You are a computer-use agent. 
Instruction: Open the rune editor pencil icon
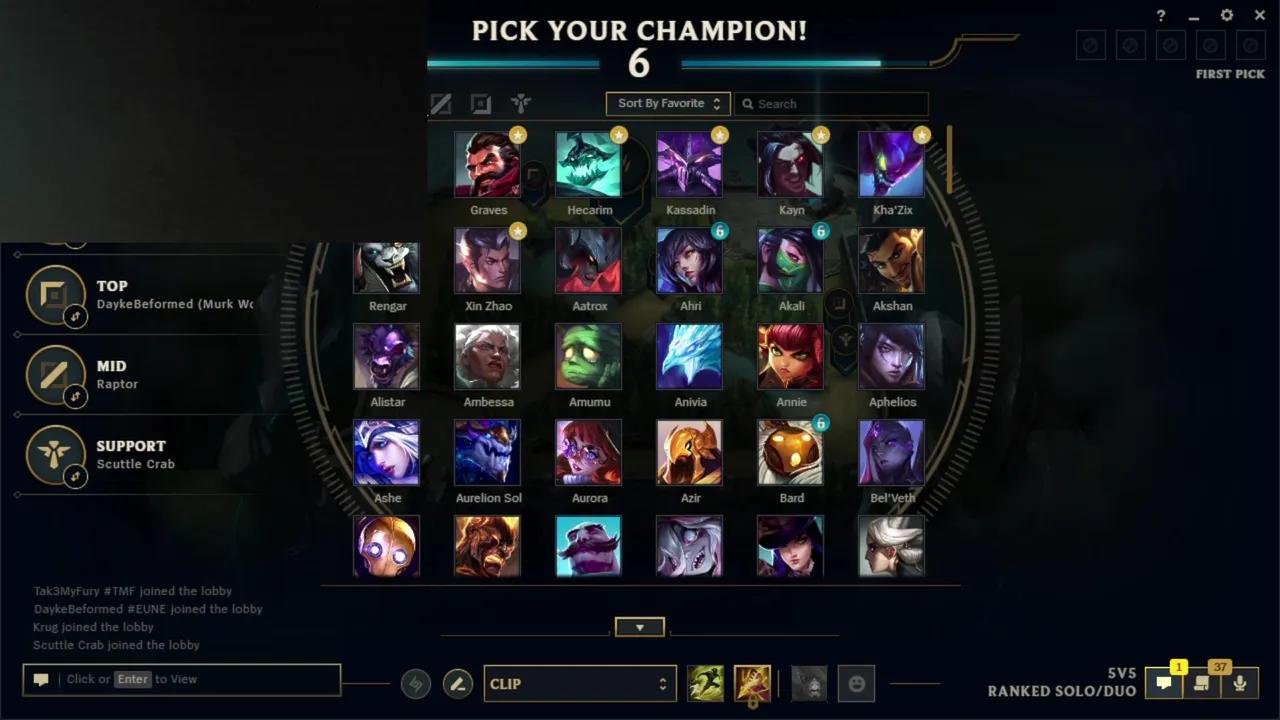point(457,684)
